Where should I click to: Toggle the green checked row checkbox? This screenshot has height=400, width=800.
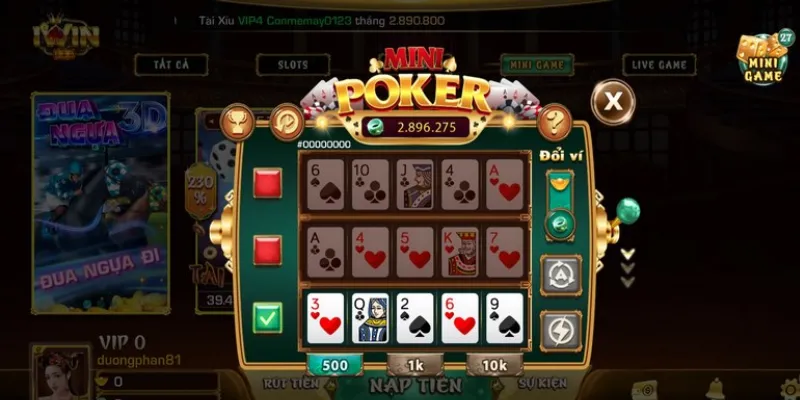267,318
